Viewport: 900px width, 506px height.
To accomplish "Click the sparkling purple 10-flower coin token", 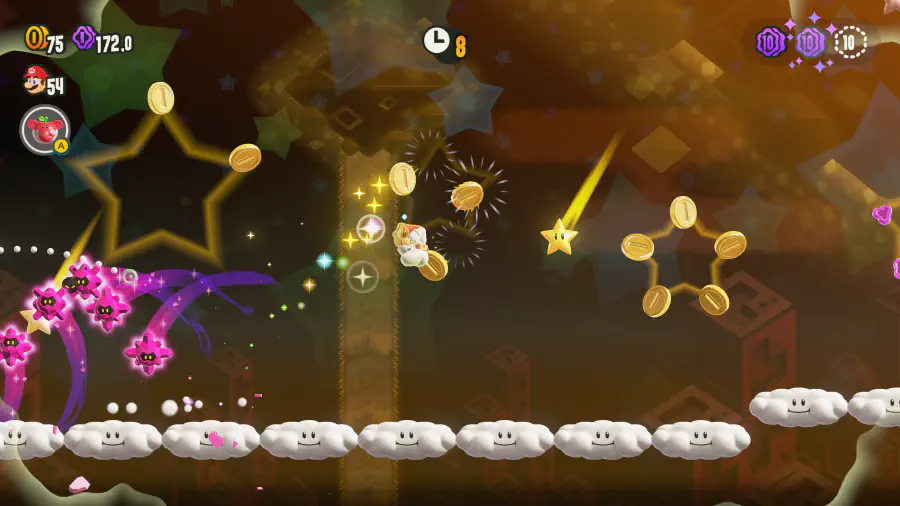I will point(810,42).
